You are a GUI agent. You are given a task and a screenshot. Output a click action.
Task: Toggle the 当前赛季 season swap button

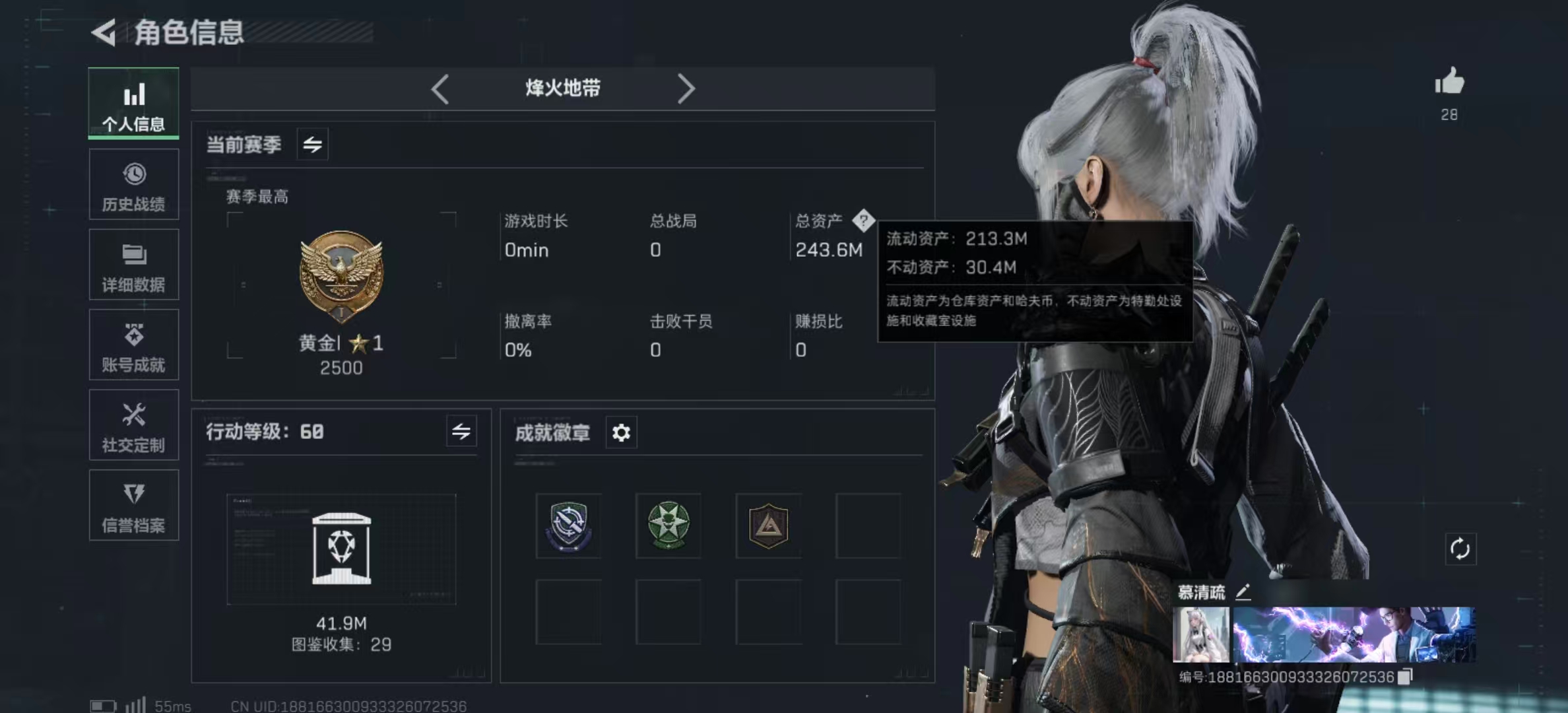(x=312, y=144)
